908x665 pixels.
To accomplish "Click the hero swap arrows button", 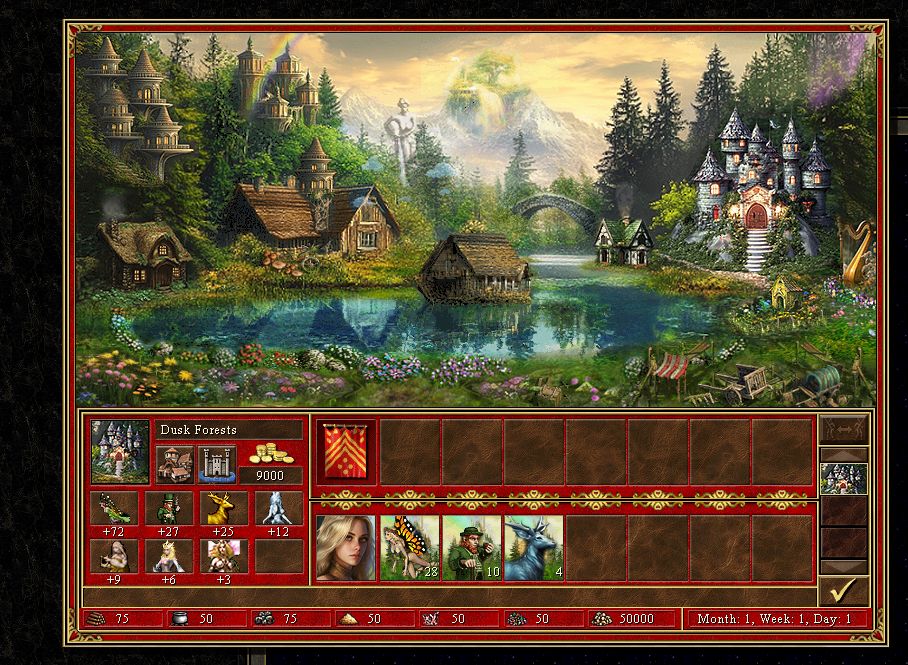I will coord(843,428).
